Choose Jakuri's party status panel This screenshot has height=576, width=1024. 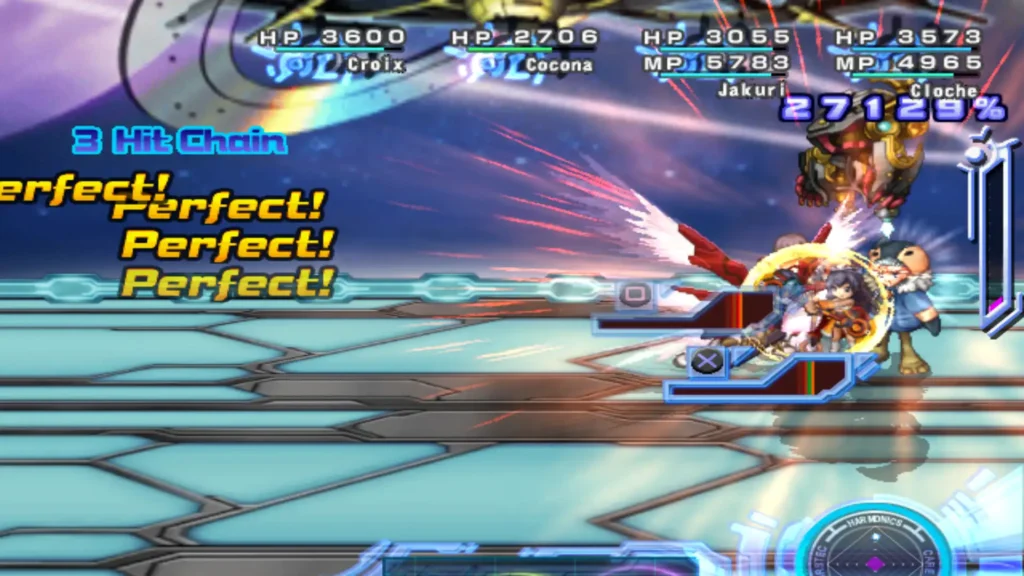(716, 60)
